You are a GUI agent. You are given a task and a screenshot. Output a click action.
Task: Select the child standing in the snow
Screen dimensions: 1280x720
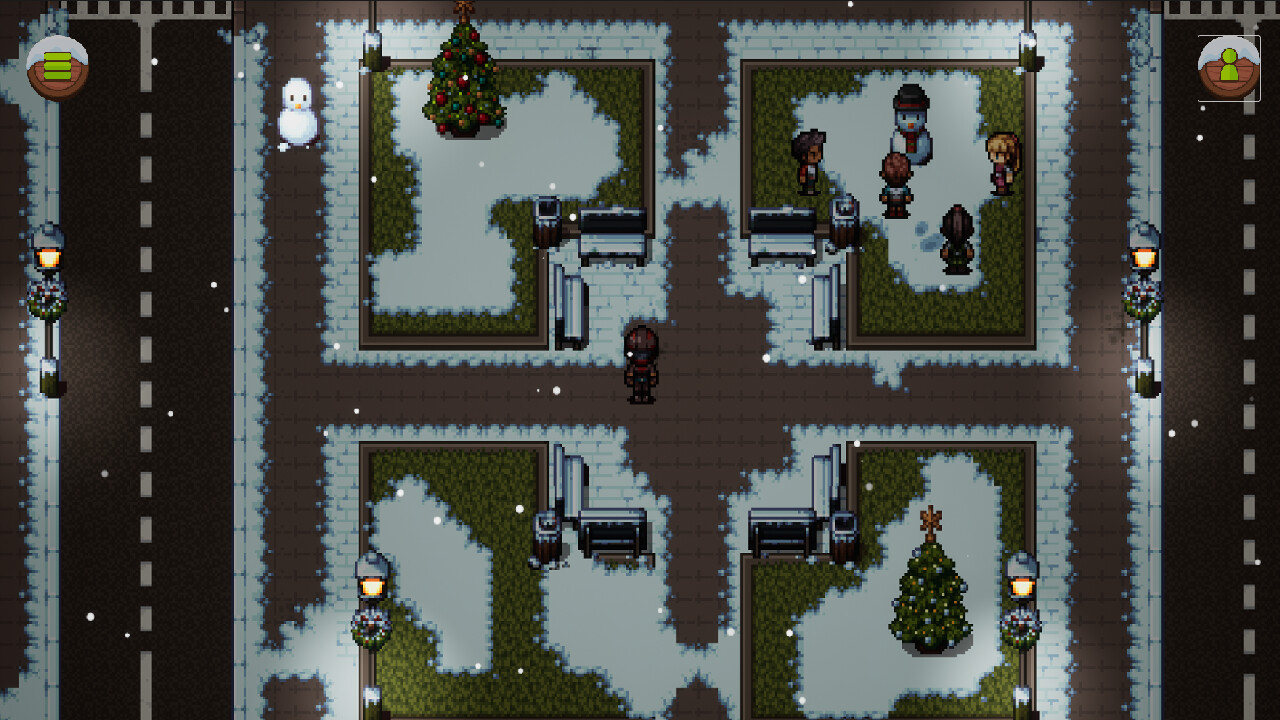tap(897, 185)
